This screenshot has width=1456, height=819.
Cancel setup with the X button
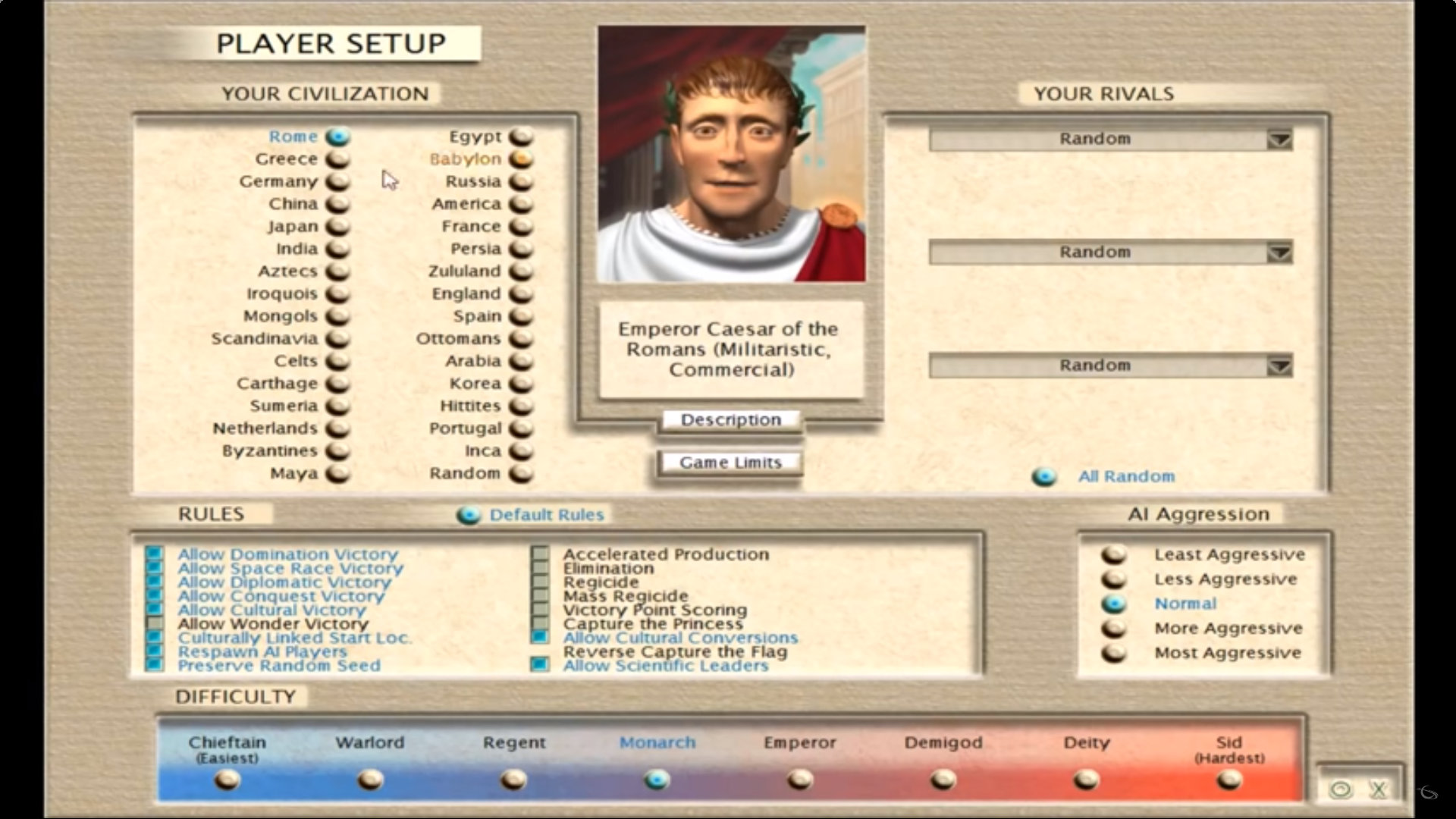(x=1378, y=790)
